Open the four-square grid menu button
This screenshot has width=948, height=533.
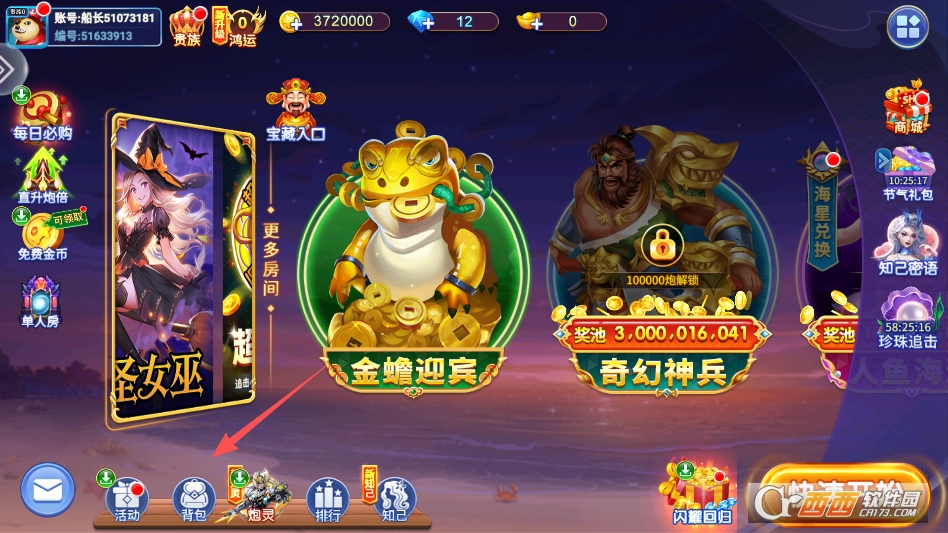click(x=908, y=27)
